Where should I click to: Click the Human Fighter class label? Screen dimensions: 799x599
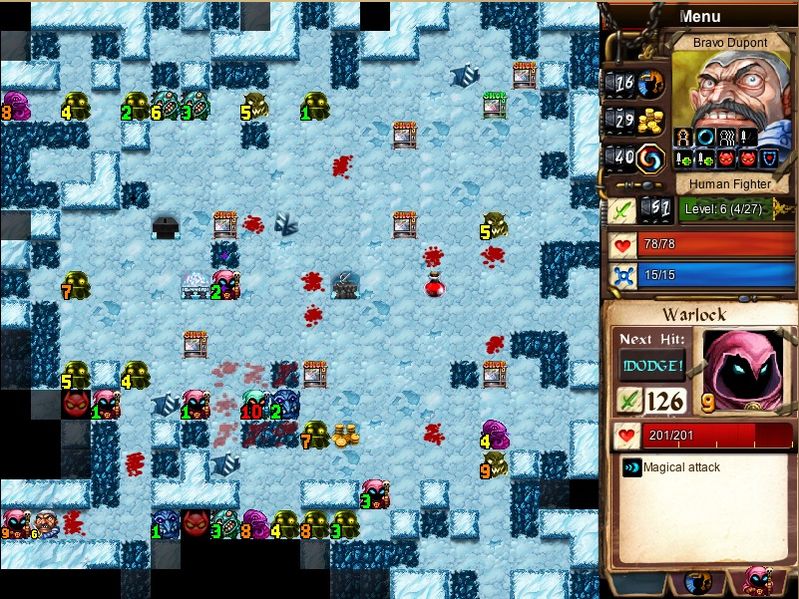[729, 183]
